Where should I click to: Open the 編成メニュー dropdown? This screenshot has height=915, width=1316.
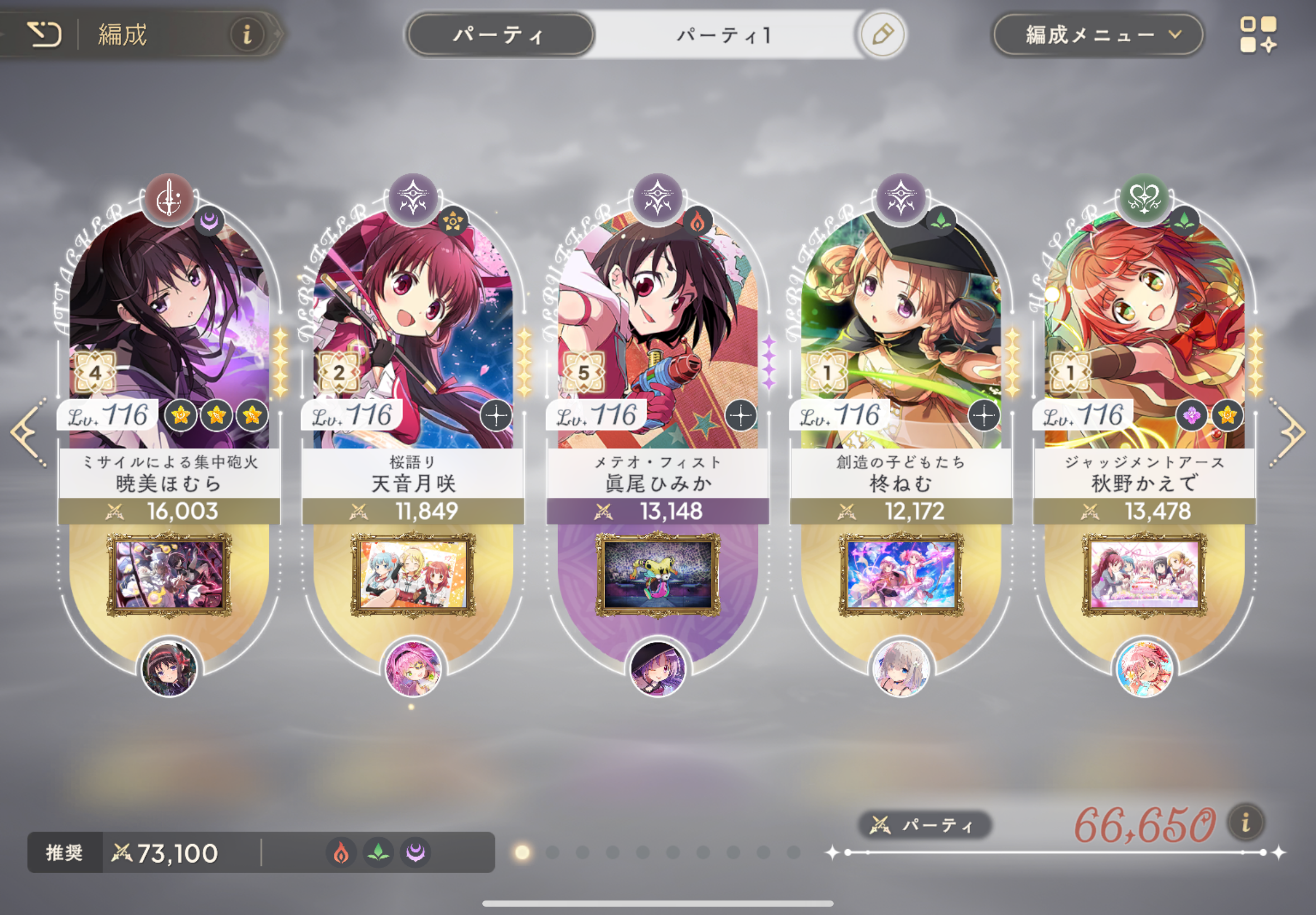(x=1097, y=35)
